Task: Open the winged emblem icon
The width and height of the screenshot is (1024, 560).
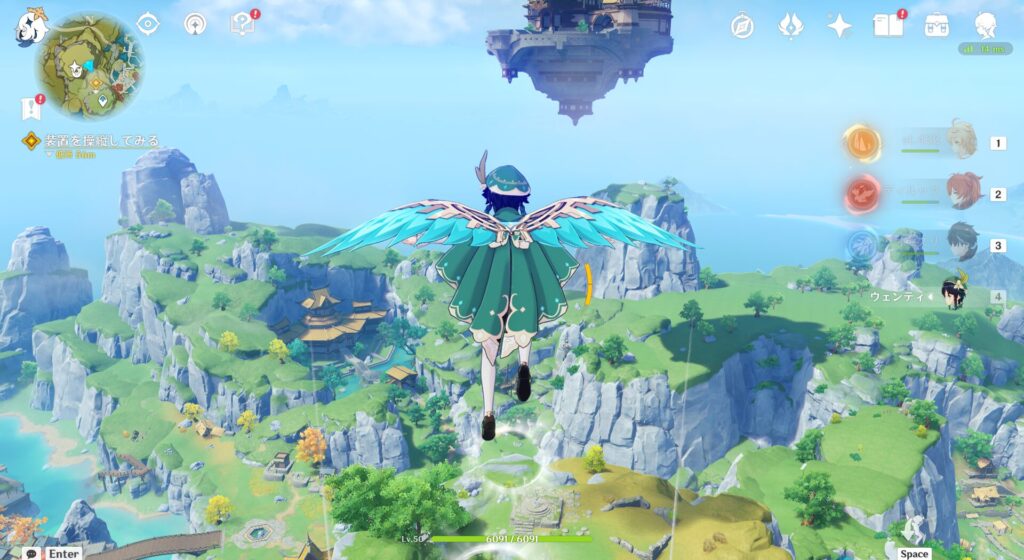Action: [790, 26]
